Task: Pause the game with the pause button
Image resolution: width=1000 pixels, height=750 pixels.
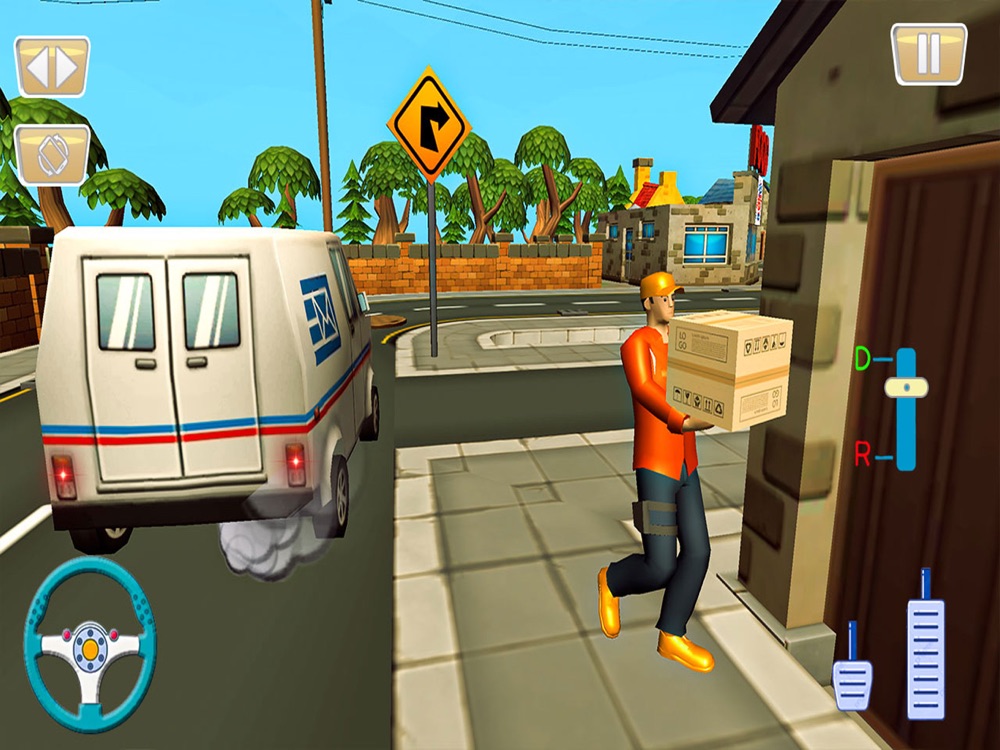Action: pos(928,54)
